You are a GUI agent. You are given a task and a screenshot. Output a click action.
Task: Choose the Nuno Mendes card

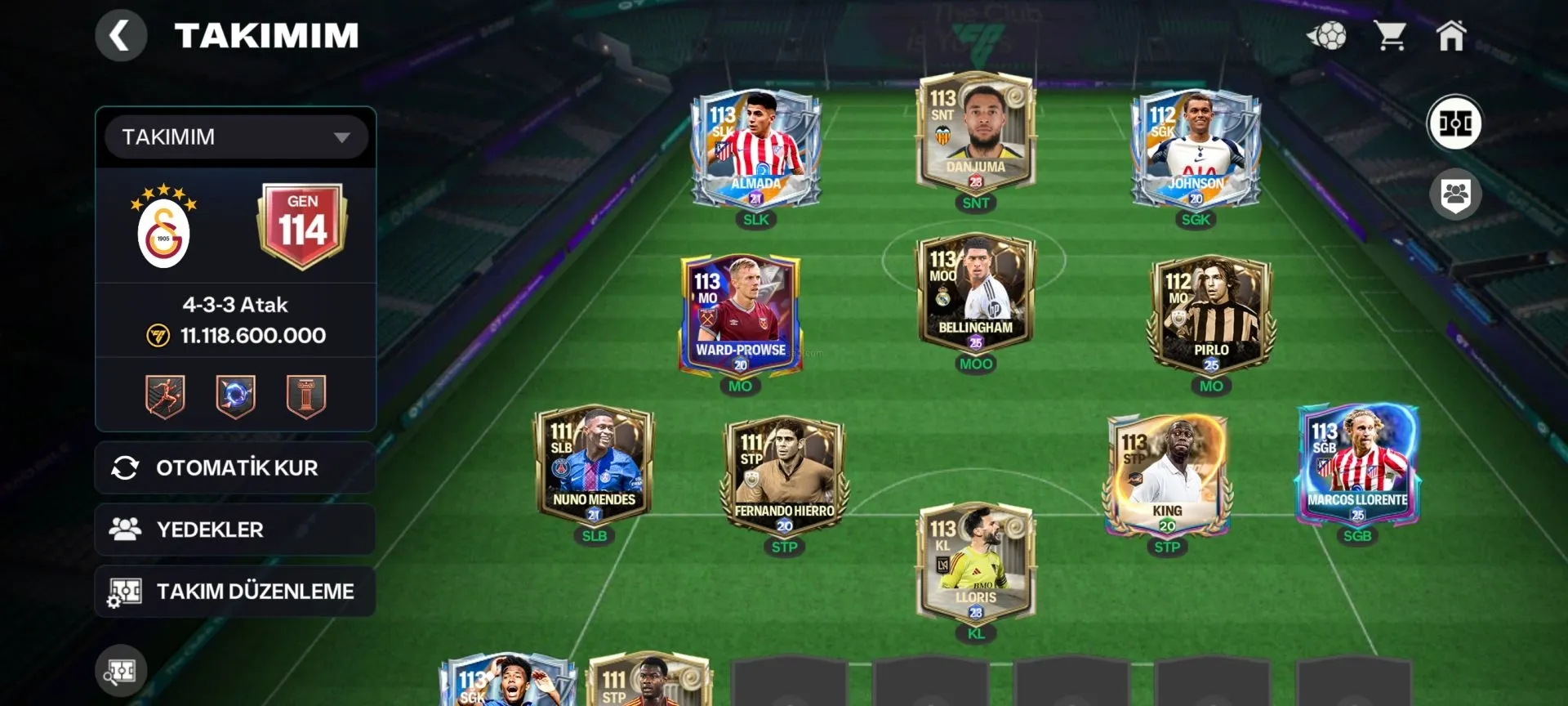point(594,464)
